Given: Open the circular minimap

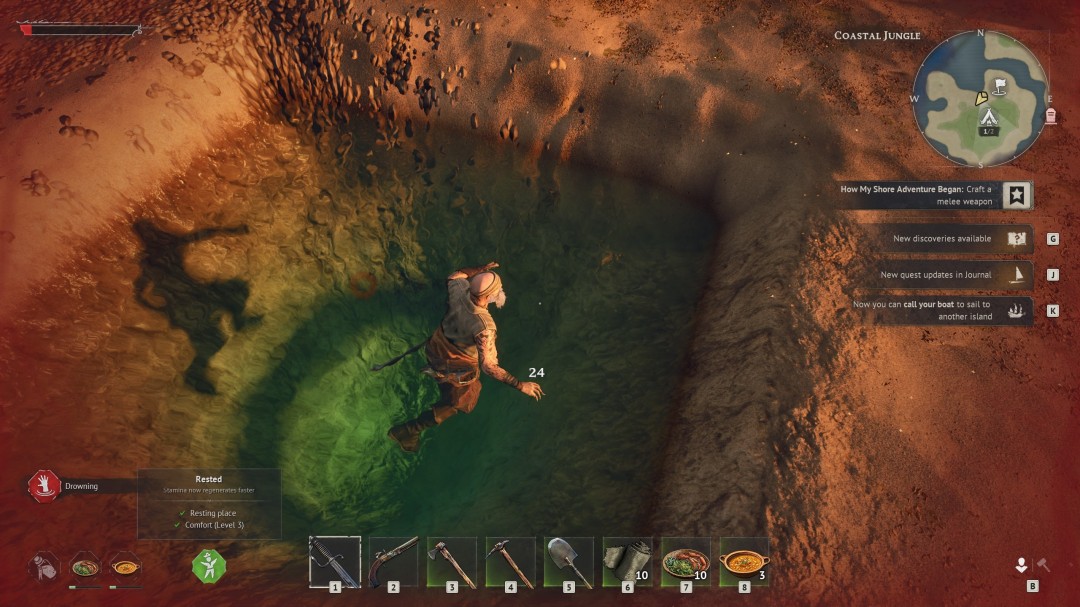Looking at the screenshot, I should click(x=980, y=98).
